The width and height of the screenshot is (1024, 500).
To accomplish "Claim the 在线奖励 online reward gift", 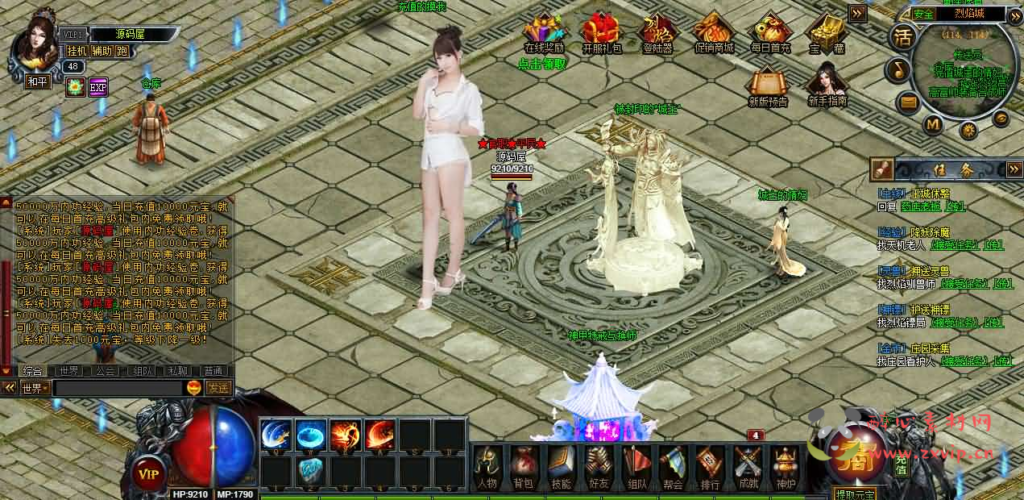I will (x=544, y=32).
